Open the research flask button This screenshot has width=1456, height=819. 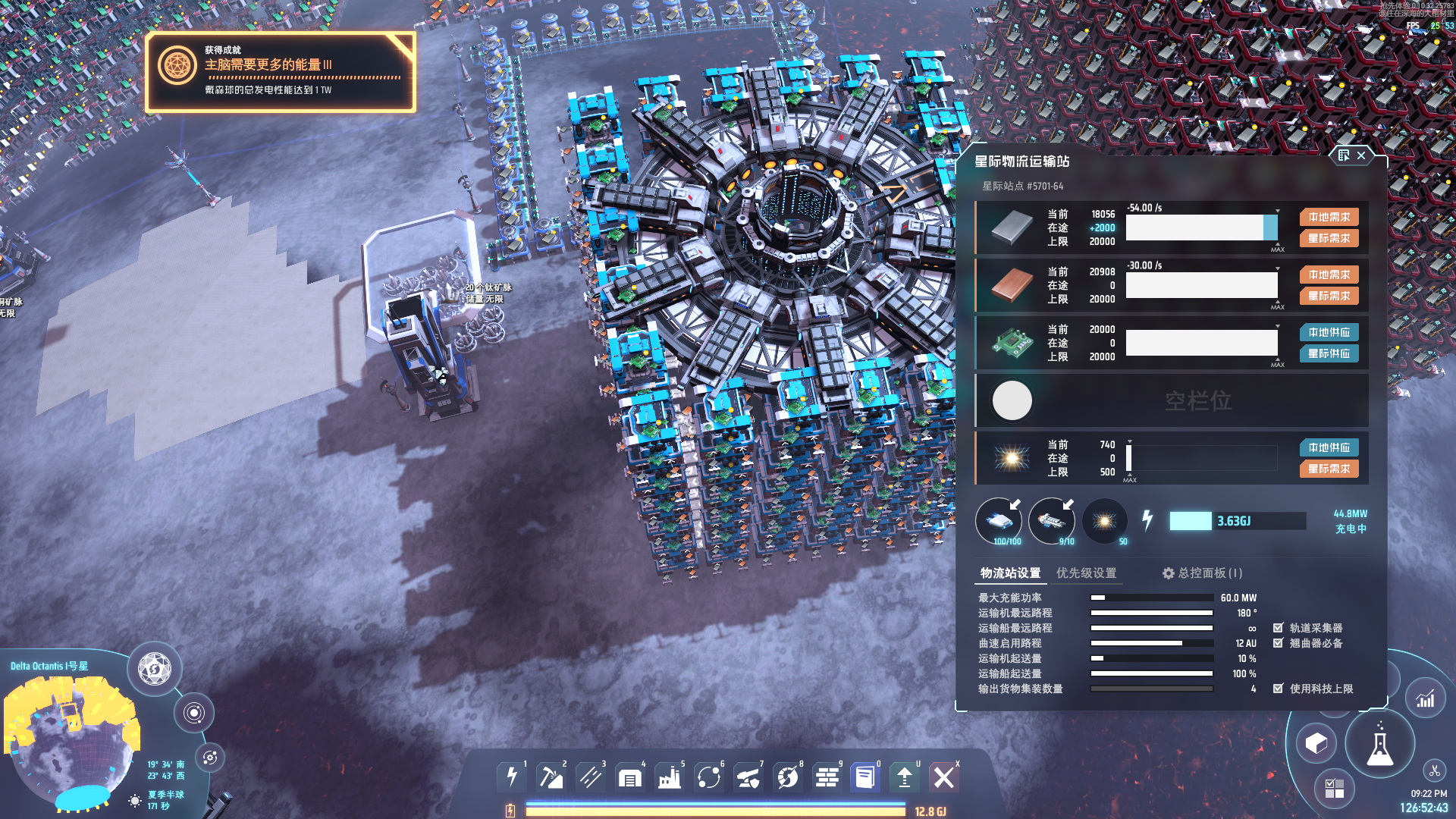point(1379,745)
